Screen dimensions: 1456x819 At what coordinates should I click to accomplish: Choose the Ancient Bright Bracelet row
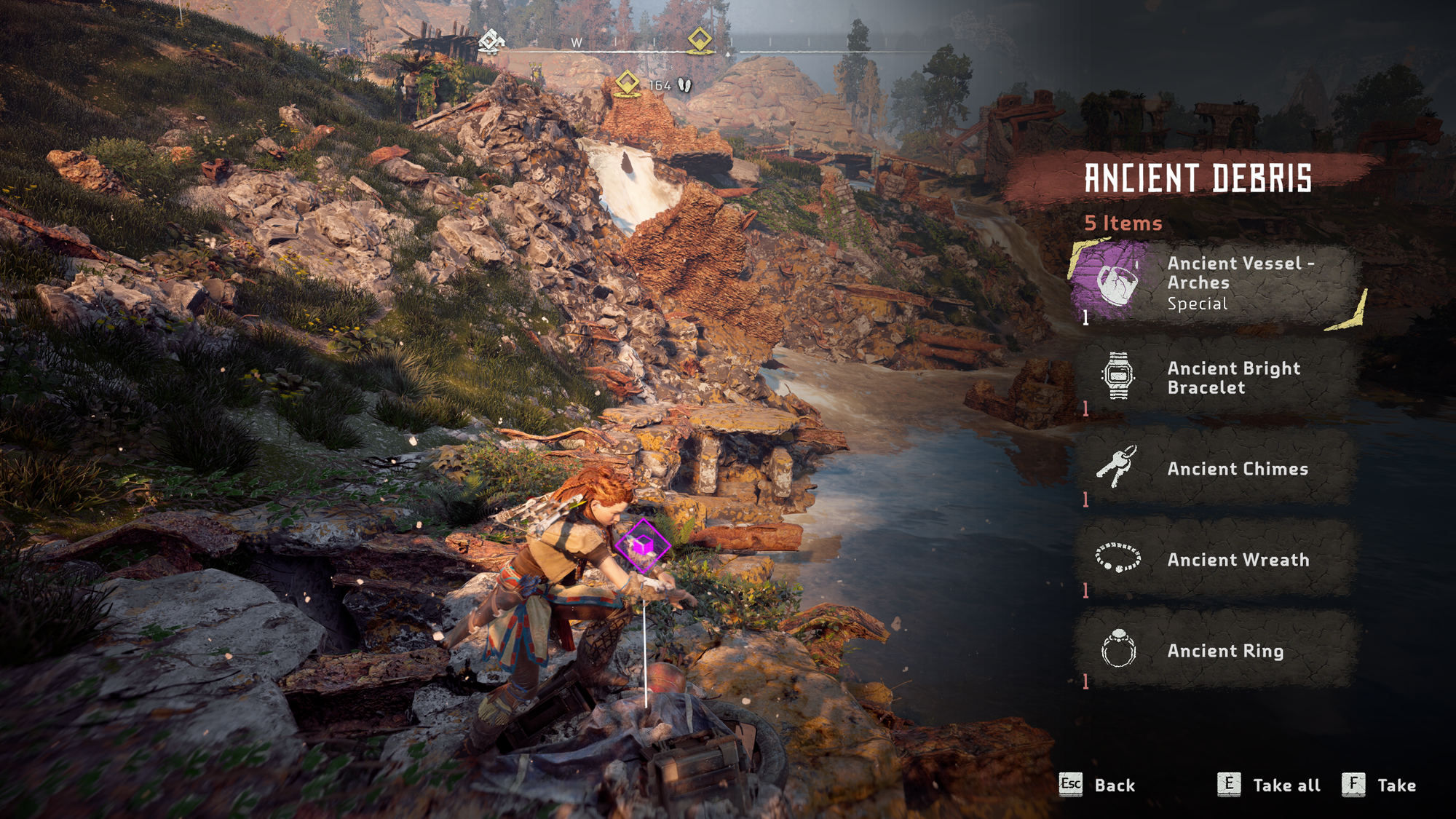click(x=1216, y=378)
